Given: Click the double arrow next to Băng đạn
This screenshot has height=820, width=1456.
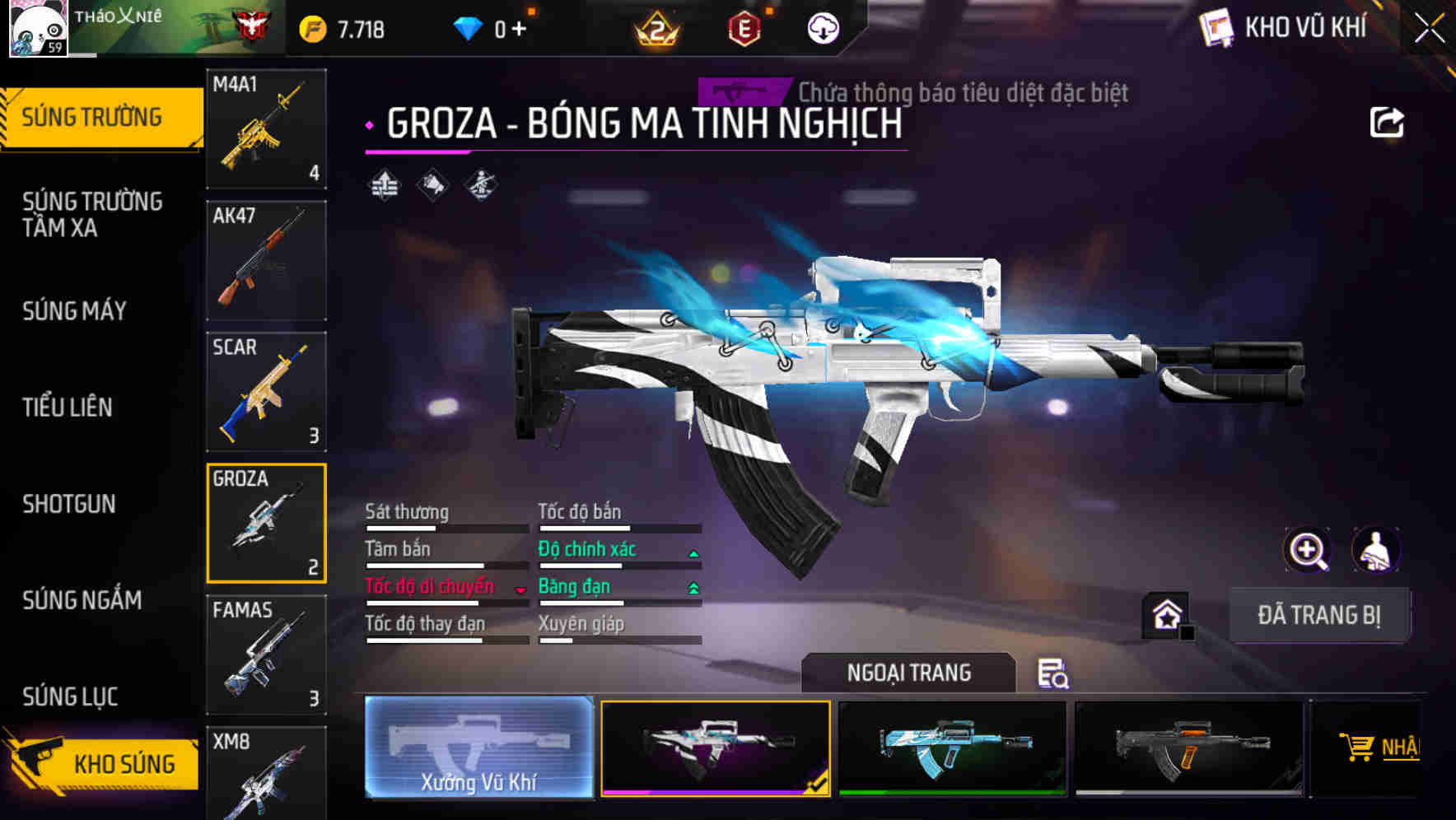Looking at the screenshot, I should (x=693, y=586).
